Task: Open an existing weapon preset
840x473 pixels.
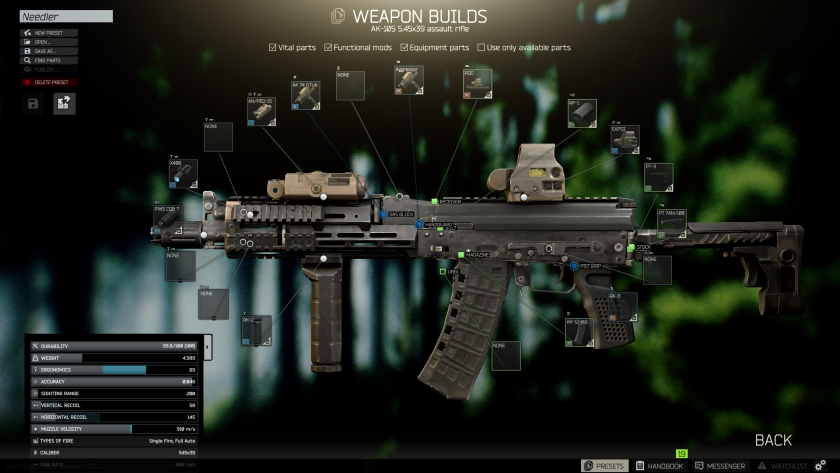Action: [48, 42]
